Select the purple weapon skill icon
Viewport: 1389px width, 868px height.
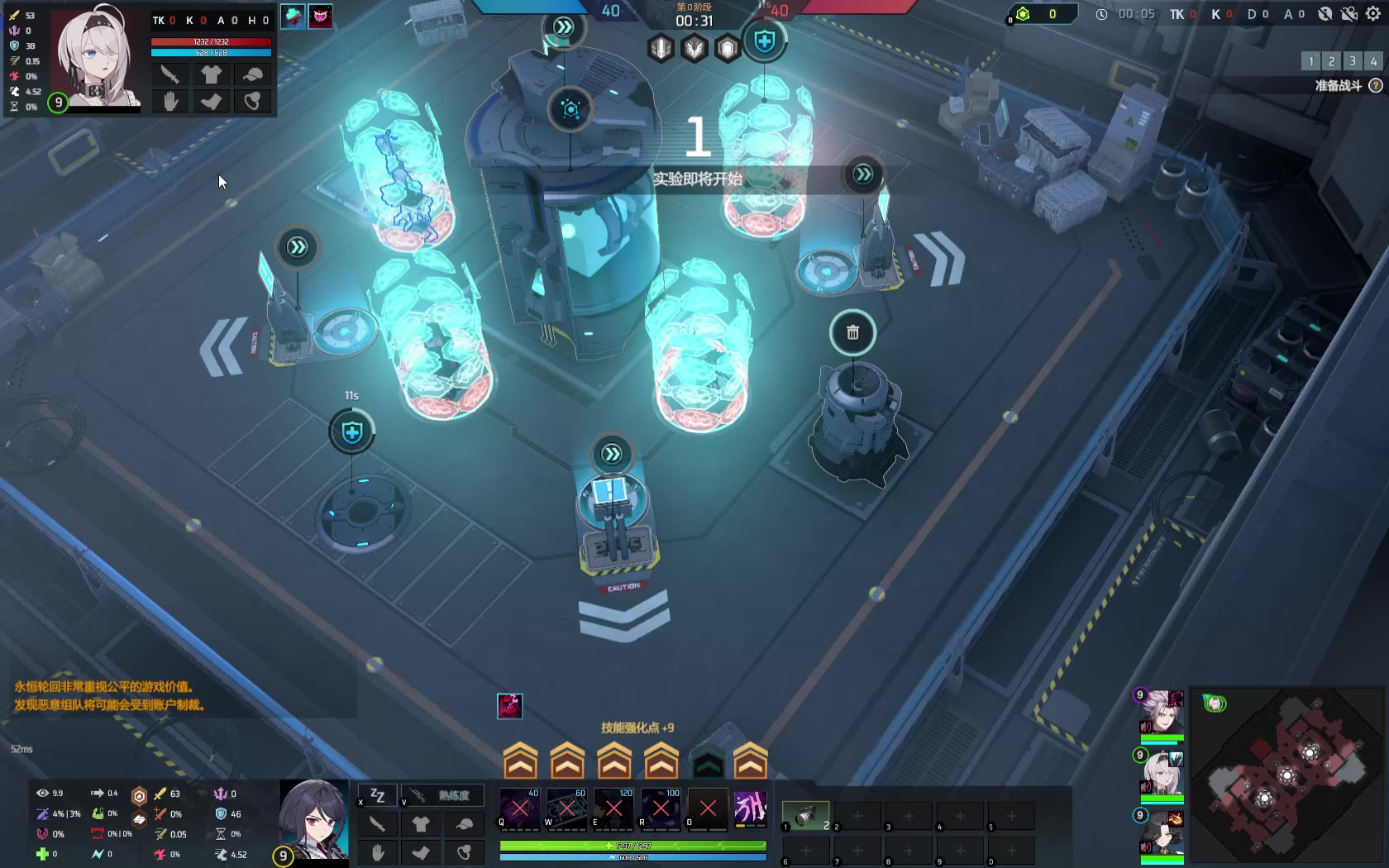(751, 808)
